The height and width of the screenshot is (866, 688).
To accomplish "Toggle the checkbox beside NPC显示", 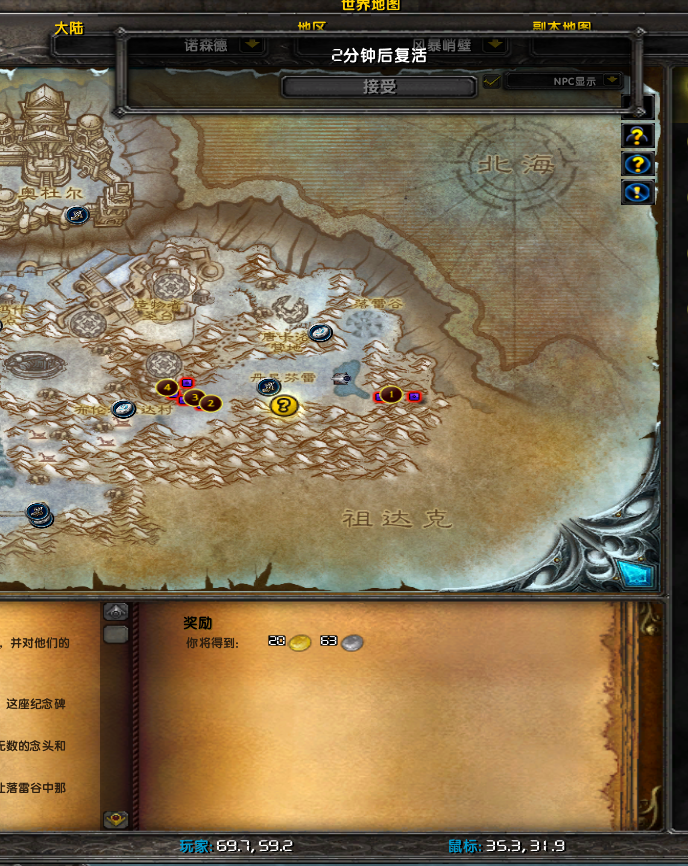I will coord(491,81).
